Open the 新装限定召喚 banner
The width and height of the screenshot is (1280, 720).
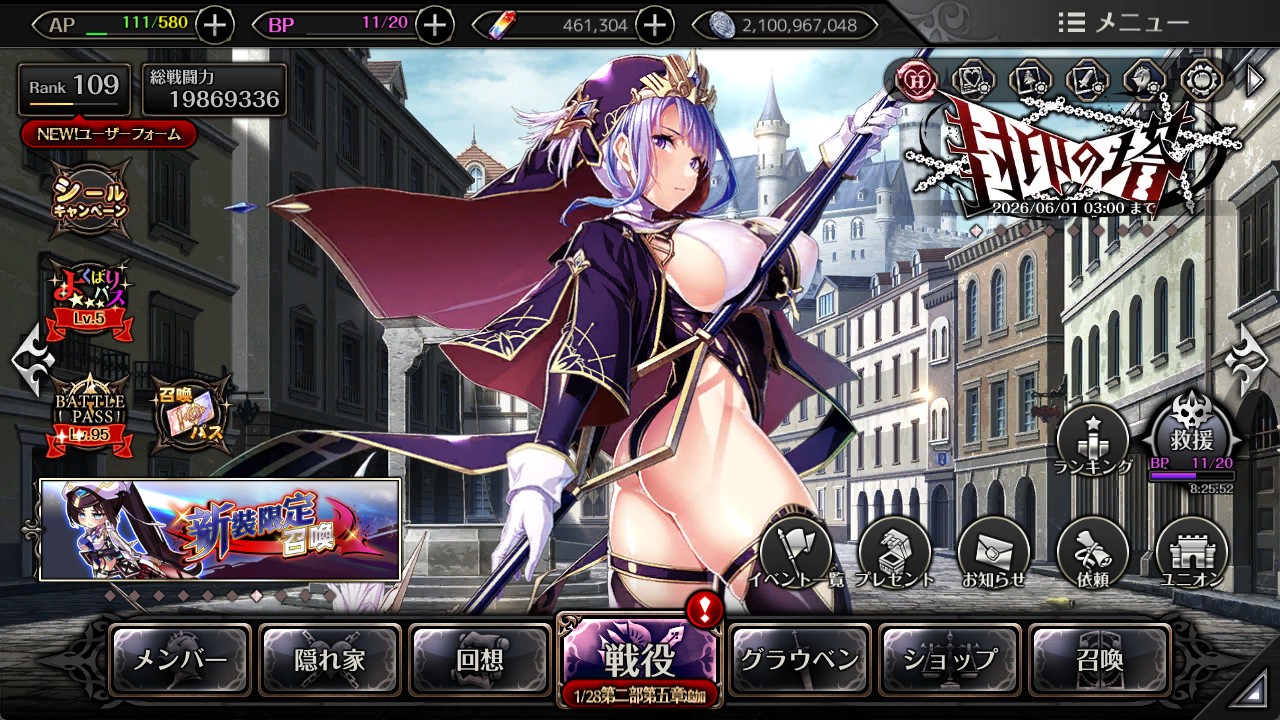tap(220, 530)
